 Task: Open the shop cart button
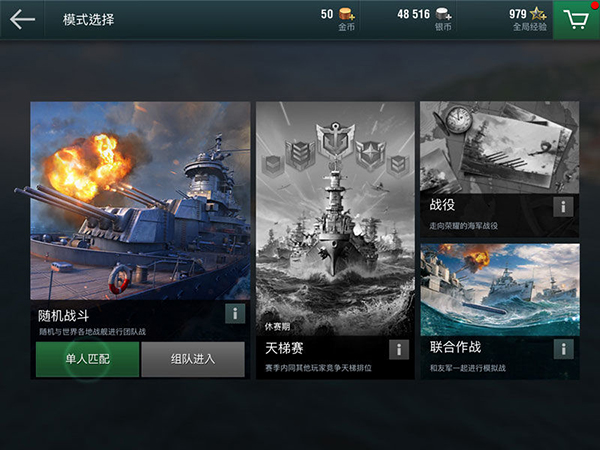point(576,20)
